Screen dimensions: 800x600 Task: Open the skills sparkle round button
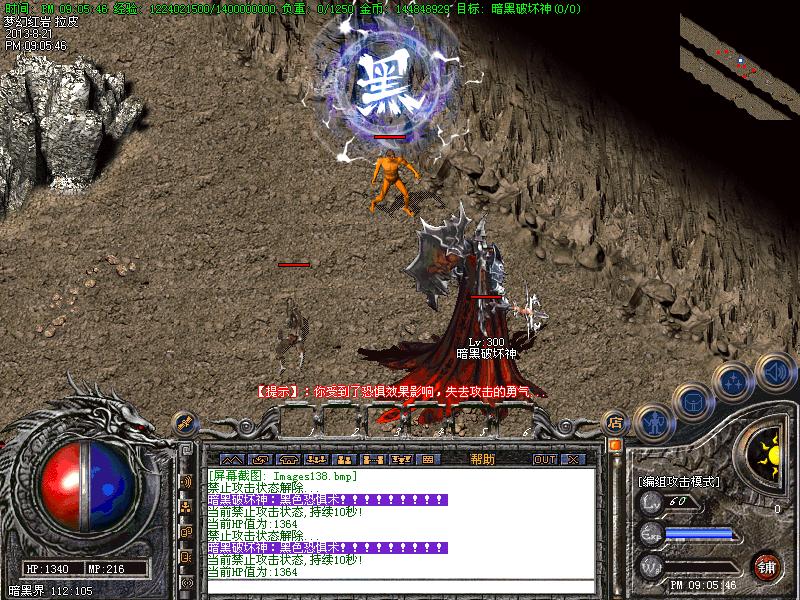pos(735,381)
